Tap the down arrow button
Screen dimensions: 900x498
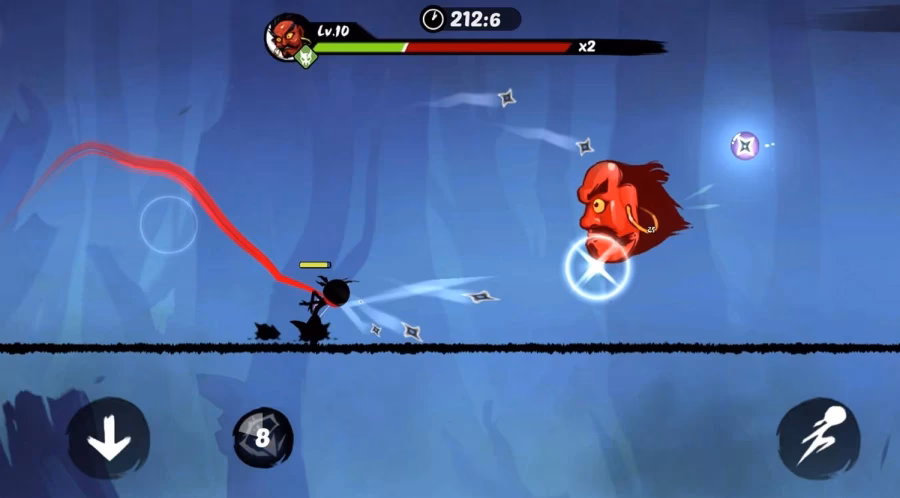[108, 438]
